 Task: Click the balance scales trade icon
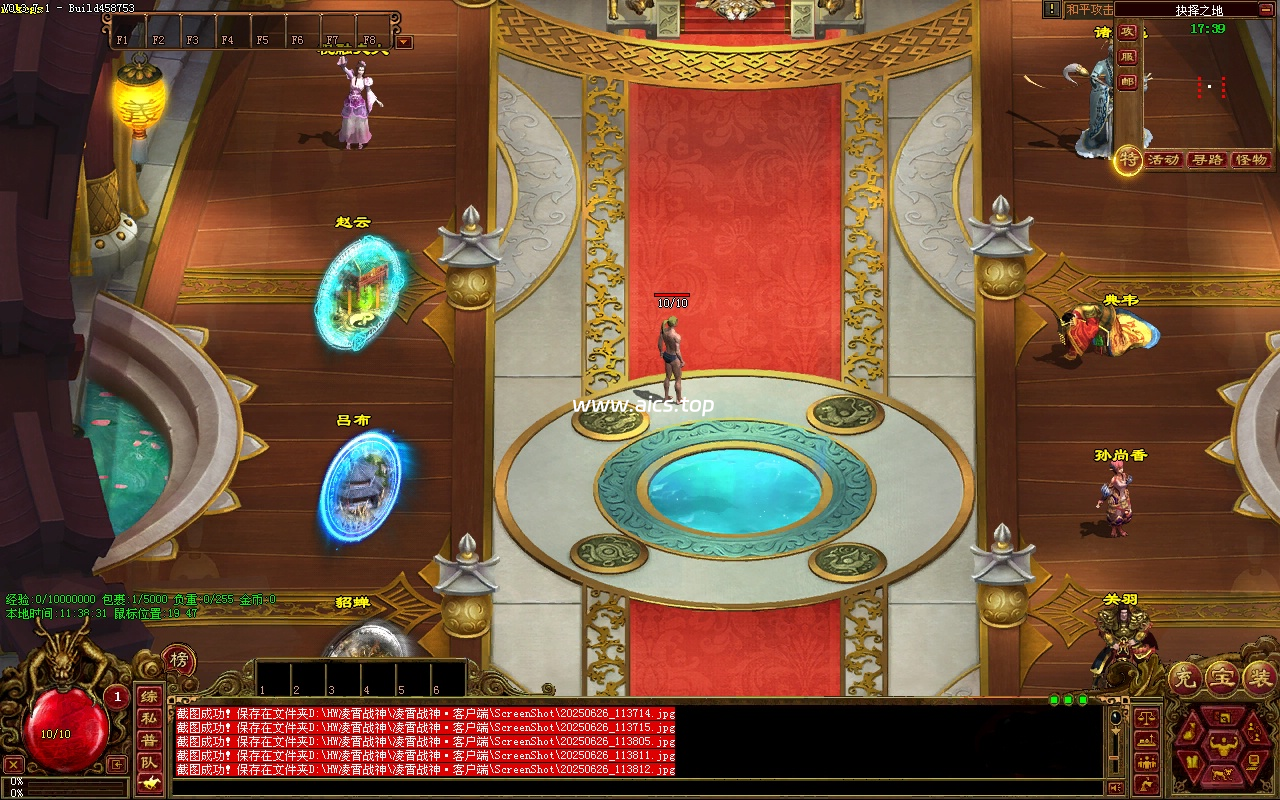coord(1146,716)
